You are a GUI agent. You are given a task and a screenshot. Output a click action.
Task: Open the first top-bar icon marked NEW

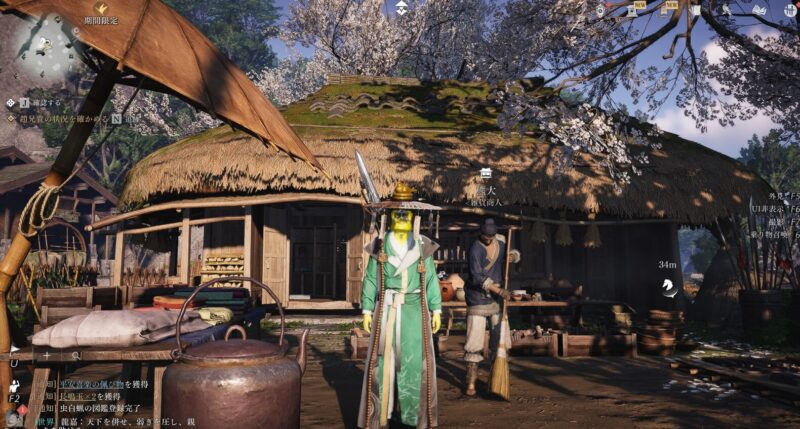tap(632, 10)
